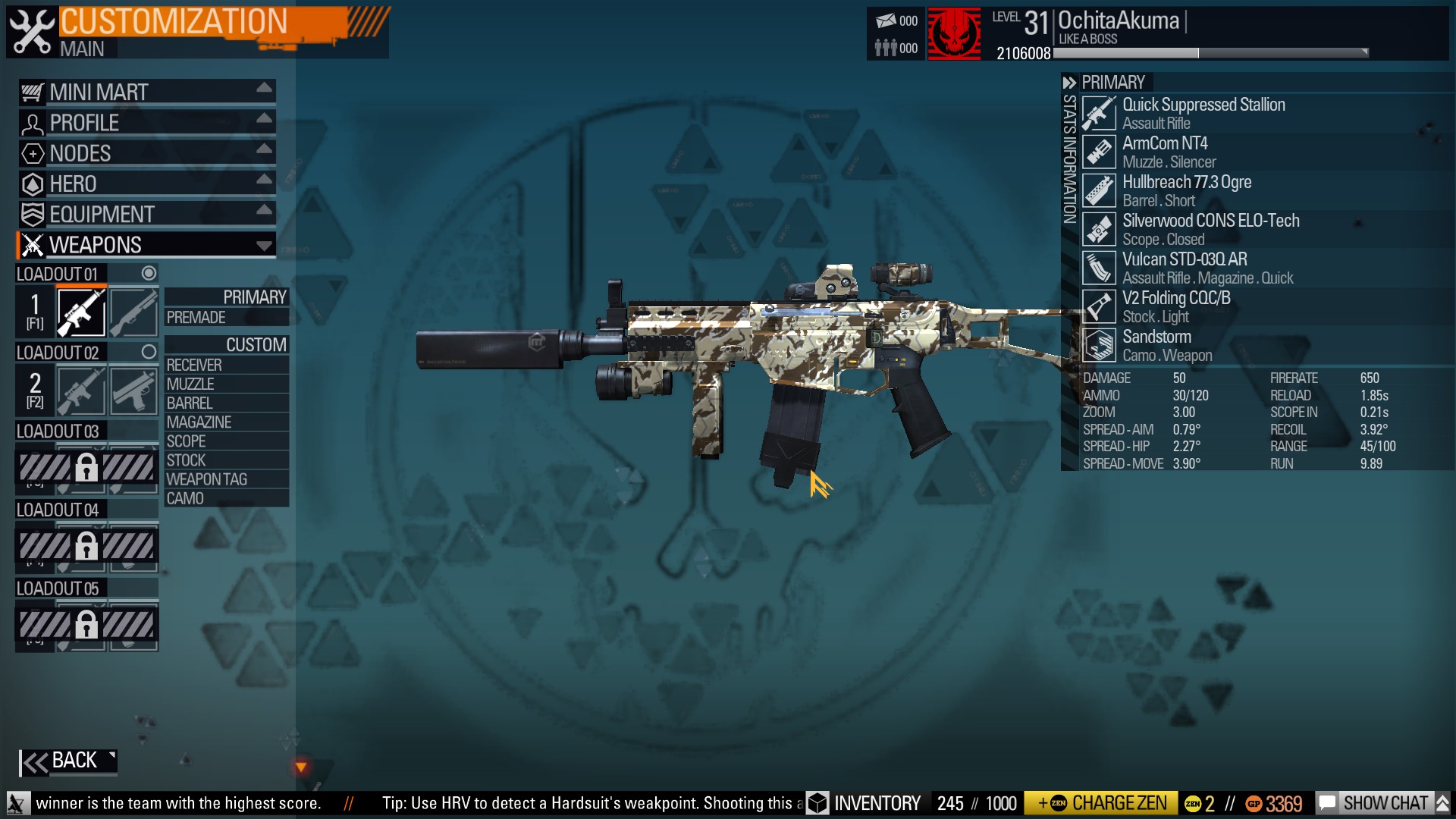Select the Muzzle customization option
Image resolution: width=1456 pixels, height=819 pixels.
[x=226, y=384]
